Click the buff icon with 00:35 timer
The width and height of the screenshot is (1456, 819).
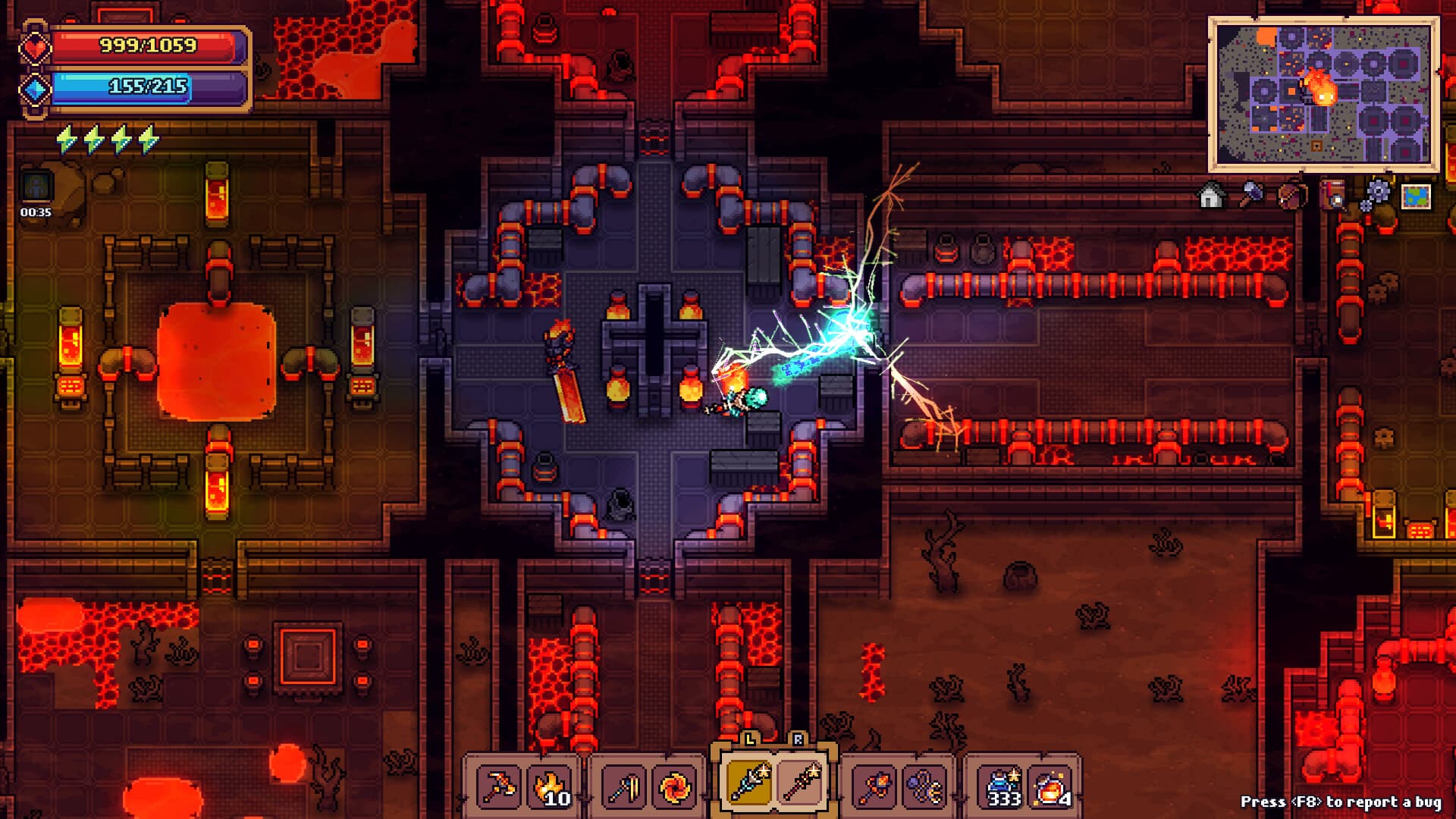coord(36,187)
